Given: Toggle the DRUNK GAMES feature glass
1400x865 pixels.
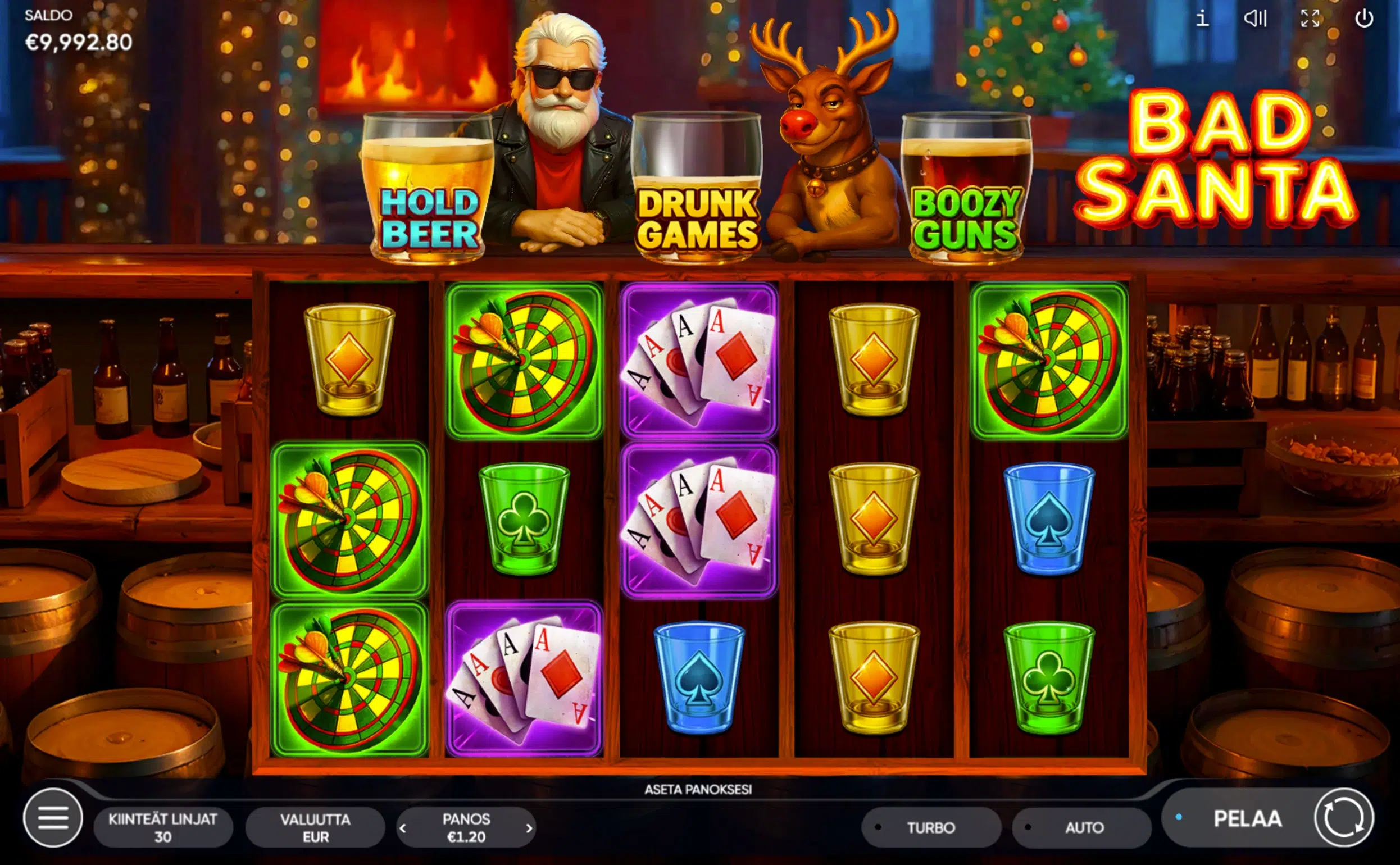Looking at the screenshot, I should click(x=698, y=189).
